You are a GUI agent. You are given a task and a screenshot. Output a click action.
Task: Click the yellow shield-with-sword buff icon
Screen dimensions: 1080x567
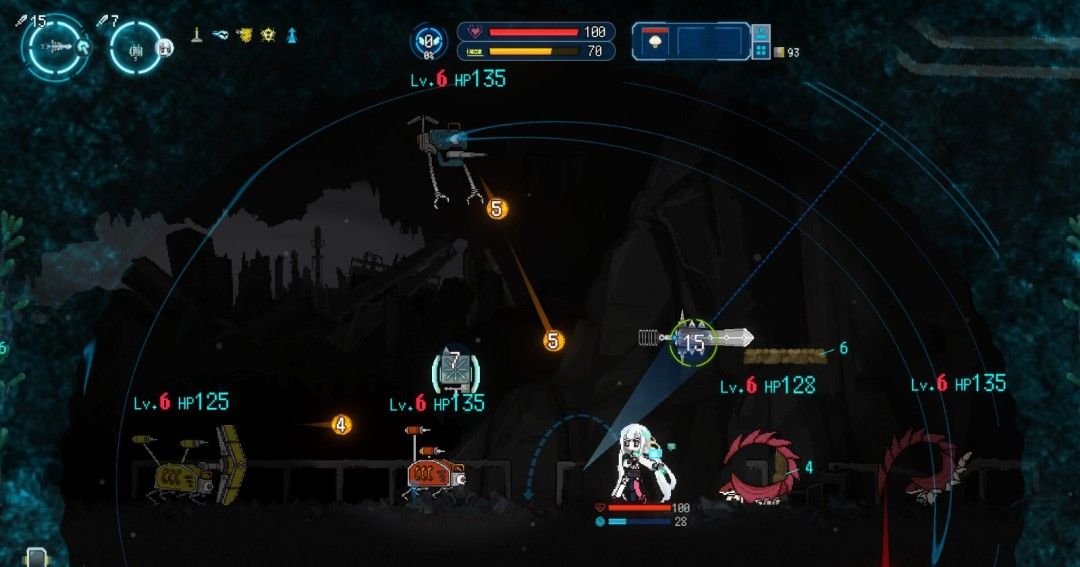244,35
